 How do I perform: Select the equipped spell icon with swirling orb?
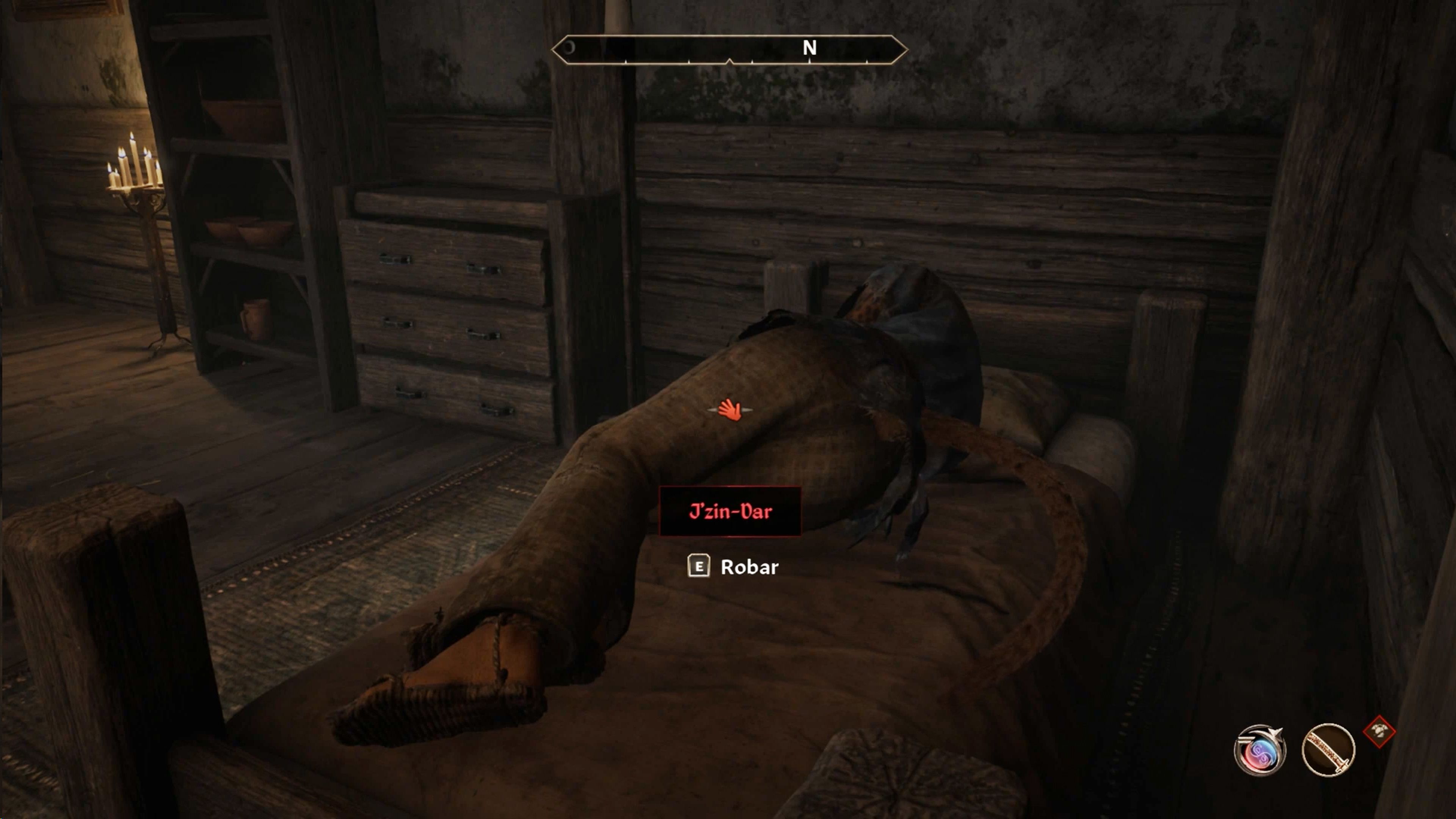pyautogui.click(x=1259, y=750)
